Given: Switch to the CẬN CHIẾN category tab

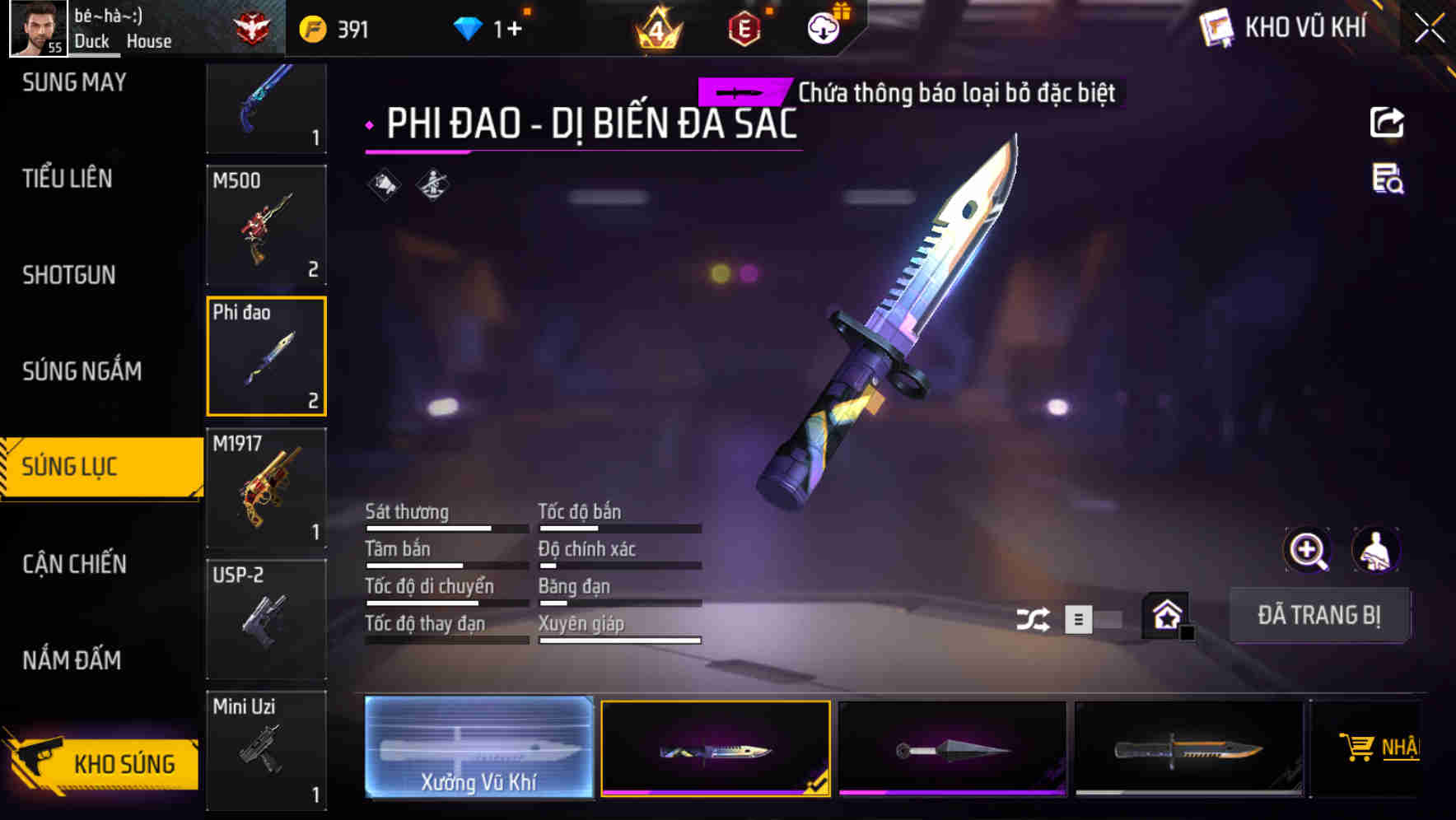Looking at the screenshot, I should point(73,564).
